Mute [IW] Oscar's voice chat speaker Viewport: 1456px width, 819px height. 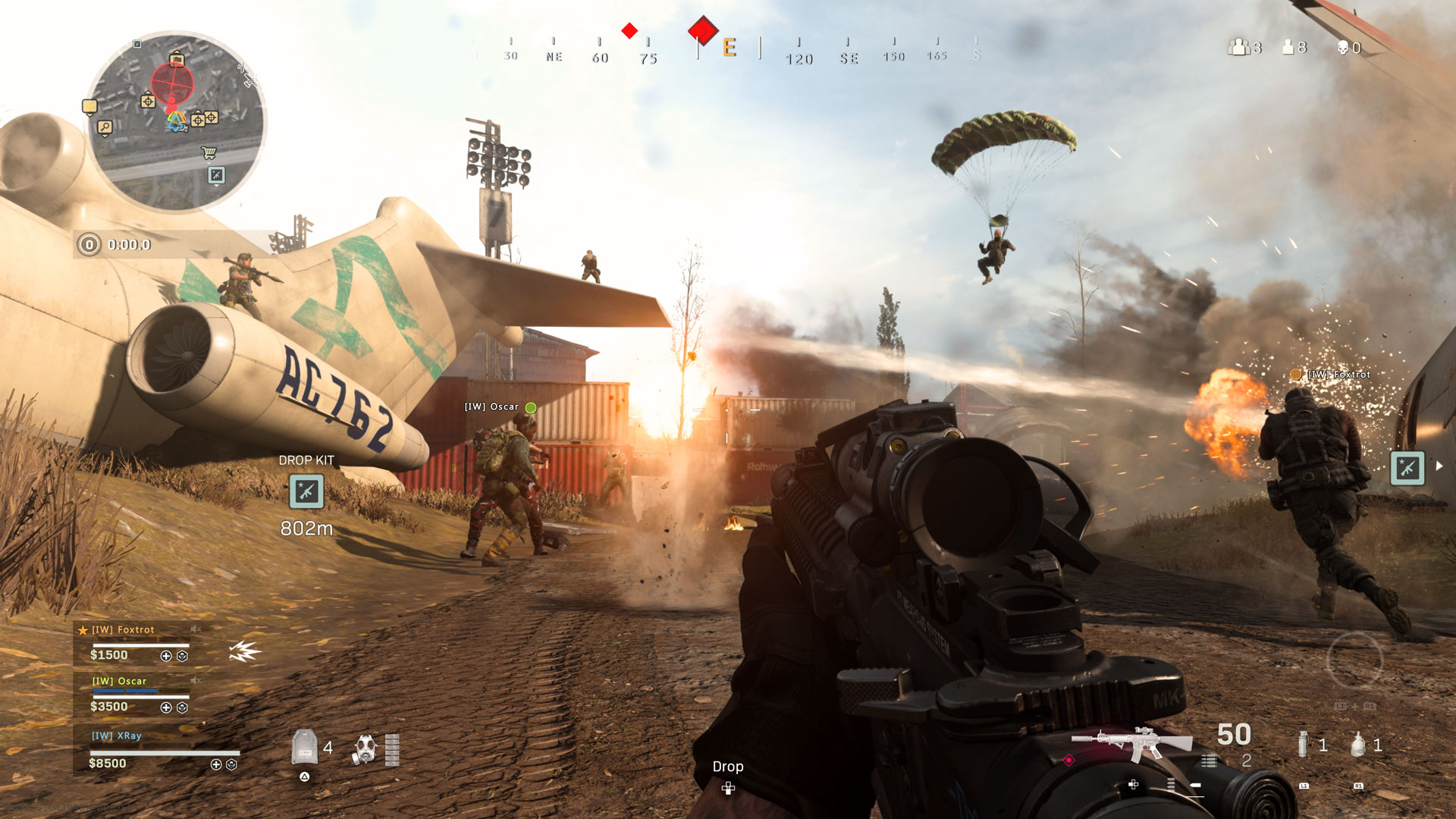coord(196,680)
